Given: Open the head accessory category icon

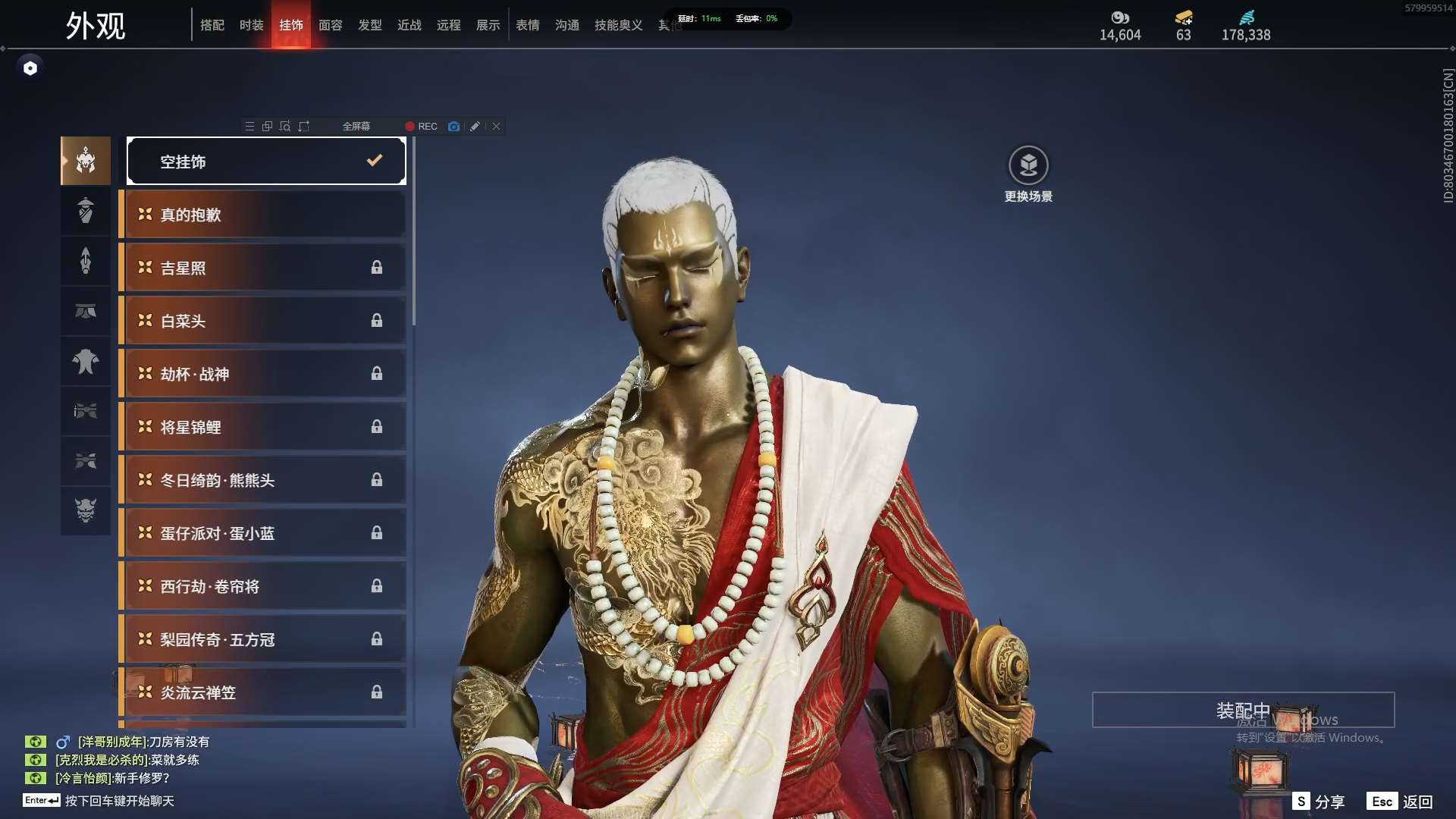Looking at the screenshot, I should [86, 161].
